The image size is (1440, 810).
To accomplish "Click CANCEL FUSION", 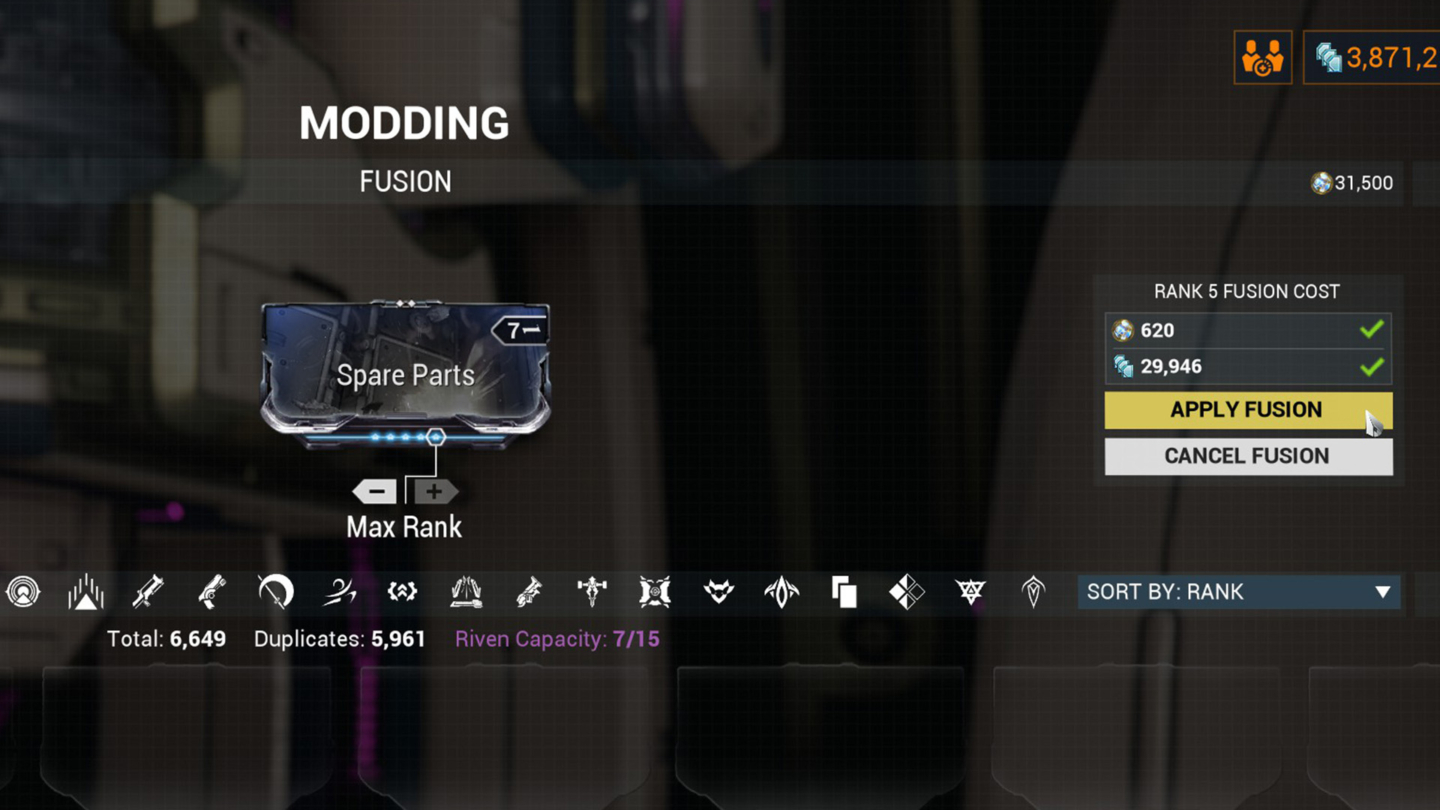I will [x=1247, y=456].
